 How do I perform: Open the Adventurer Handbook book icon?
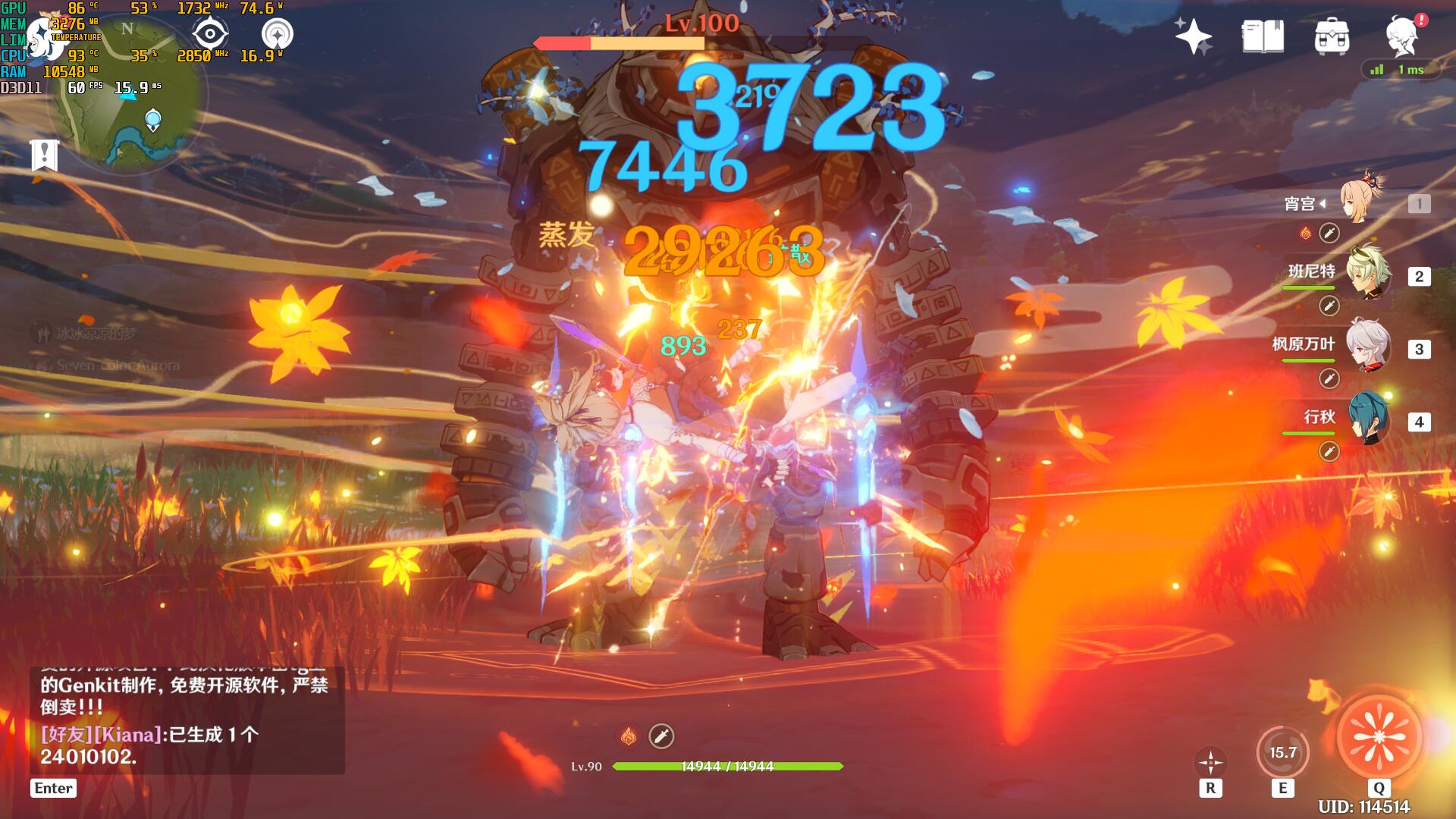[x=1263, y=36]
